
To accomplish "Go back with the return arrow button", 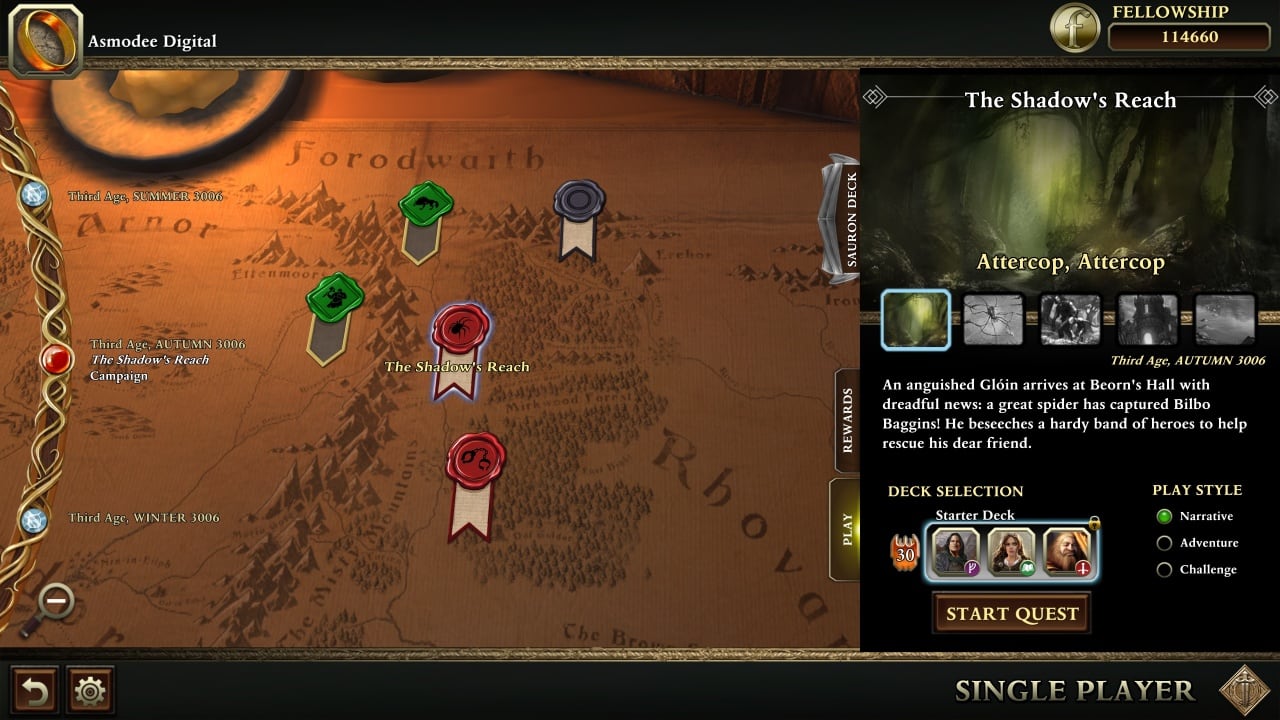I will point(33,690).
